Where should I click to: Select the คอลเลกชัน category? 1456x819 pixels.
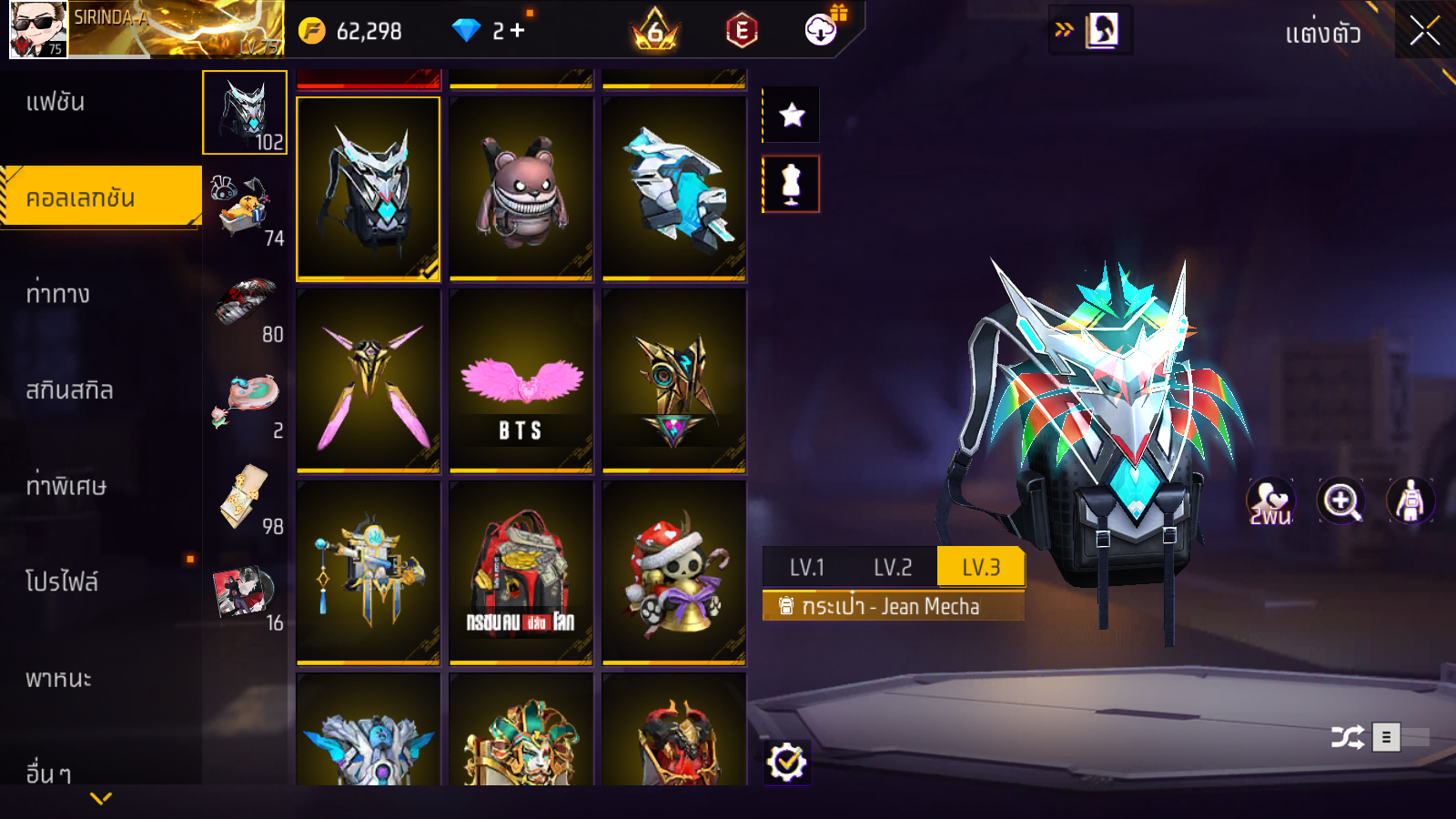[80, 197]
